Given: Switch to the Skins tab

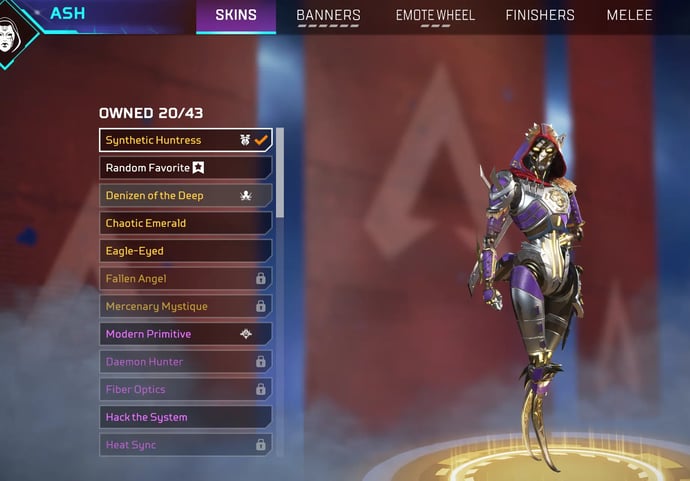Looking at the screenshot, I should coord(236,16).
